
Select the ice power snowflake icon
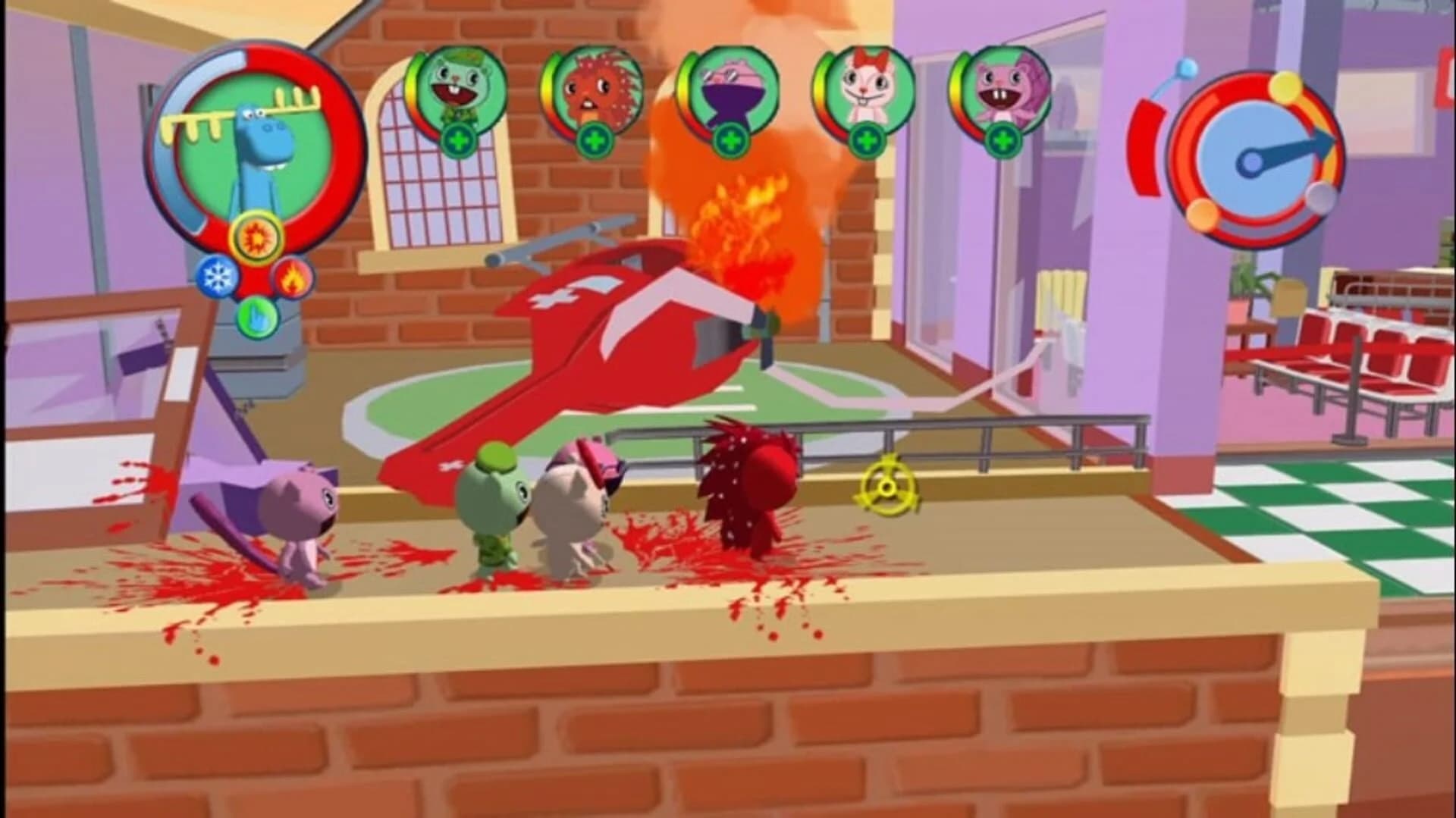217,276
